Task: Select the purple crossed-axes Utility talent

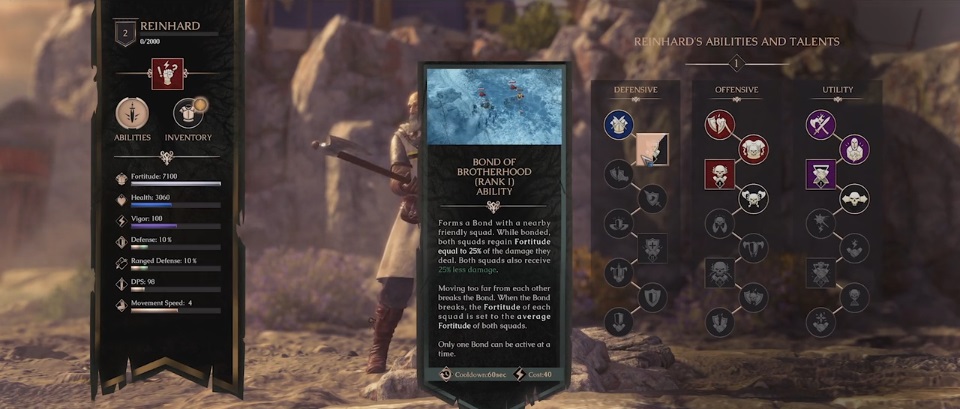Action: click(x=822, y=124)
